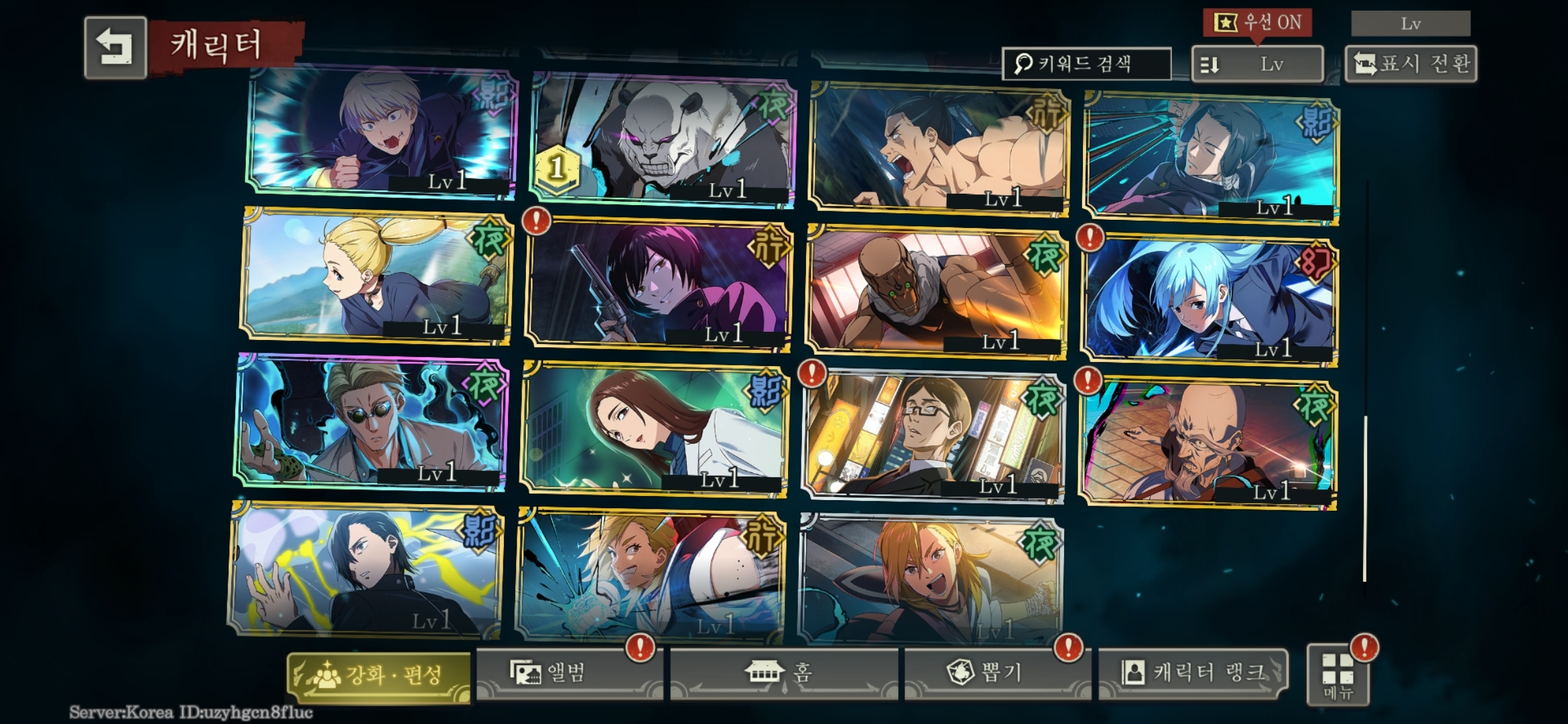Choose the blonde ponytail girl with broom card

377,276
